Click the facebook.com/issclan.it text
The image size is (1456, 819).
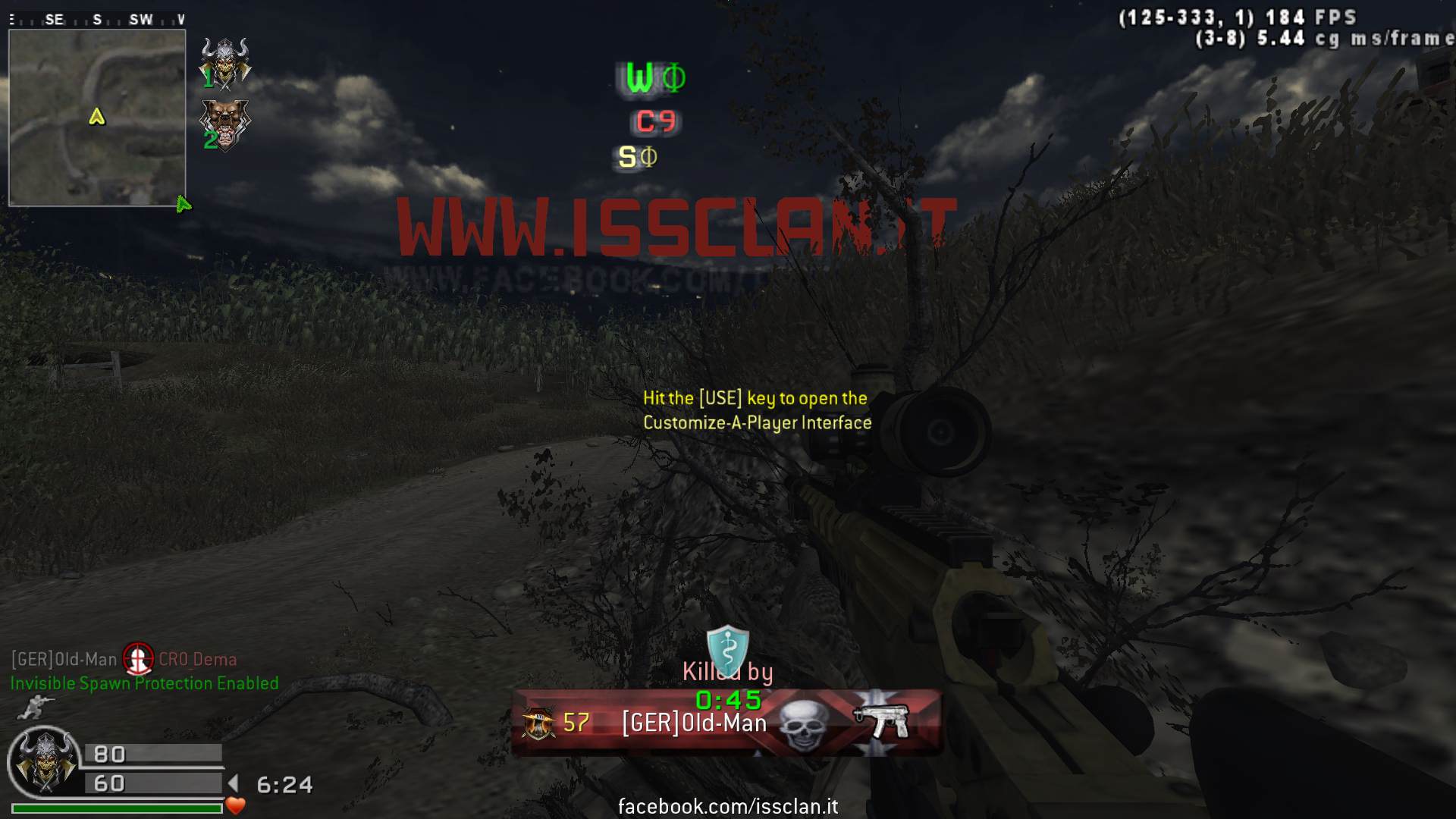[x=728, y=806]
